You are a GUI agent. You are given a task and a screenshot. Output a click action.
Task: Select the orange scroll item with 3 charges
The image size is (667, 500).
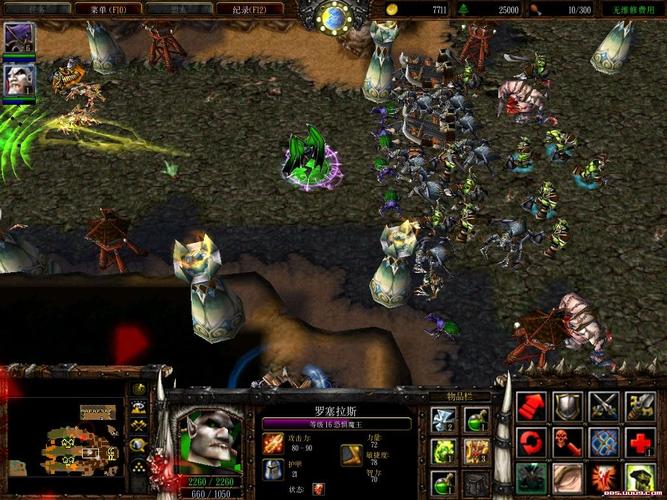pyautogui.click(x=476, y=452)
